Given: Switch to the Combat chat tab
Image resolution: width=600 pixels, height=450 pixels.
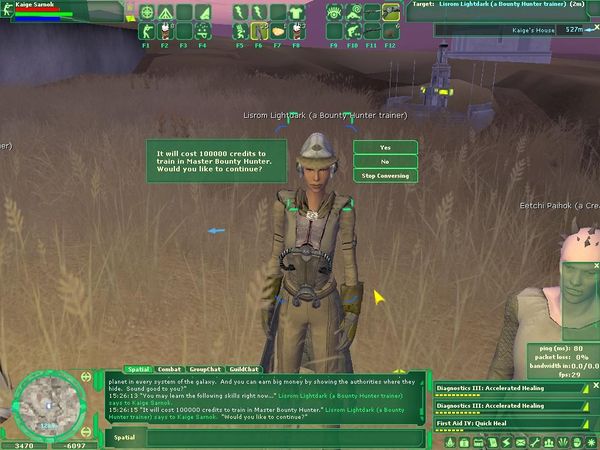Looking at the screenshot, I should tap(169, 369).
